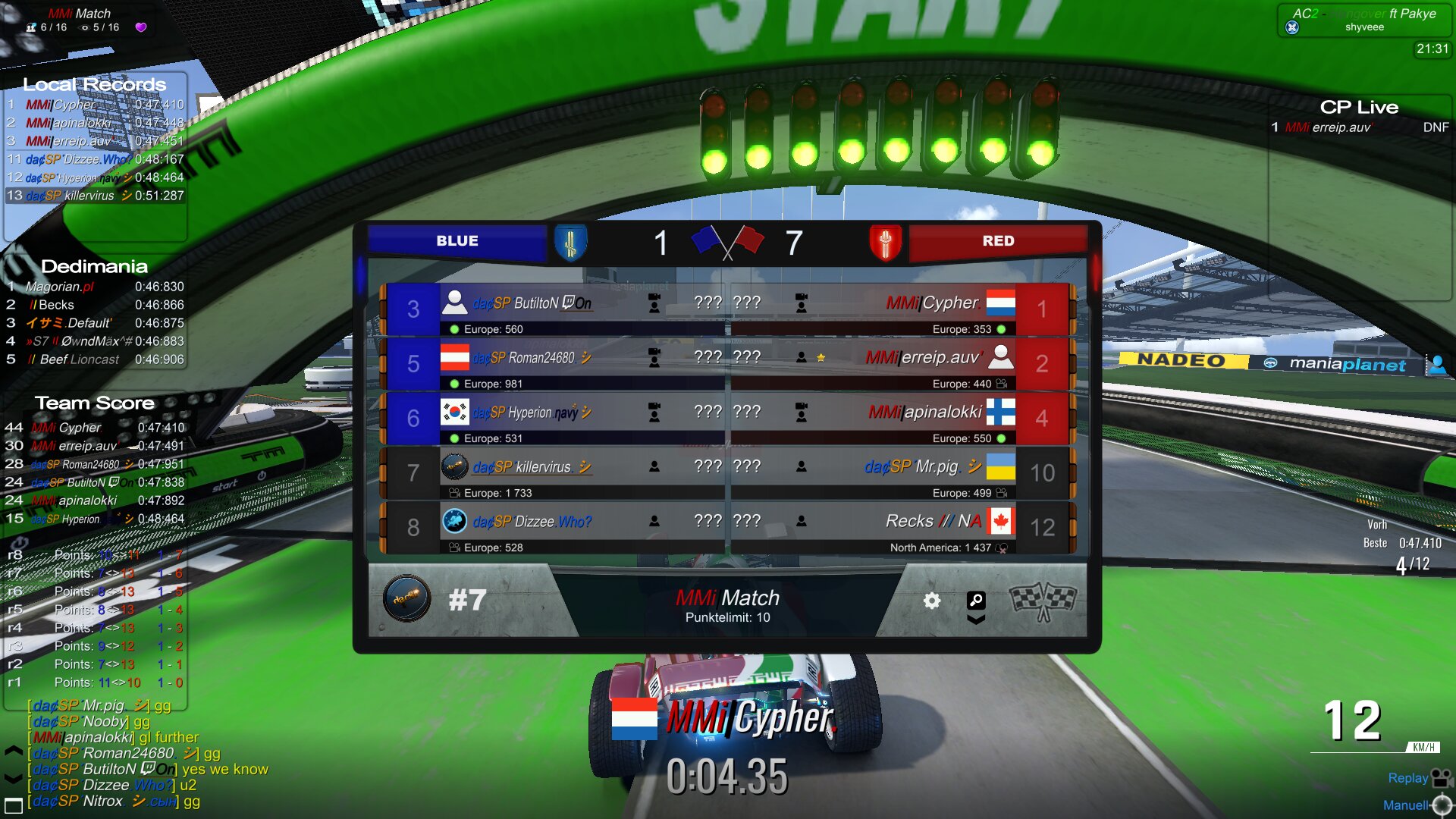Click the magnifier search icon
Image resolution: width=1456 pixels, height=819 pixels.
tap(976, 601)
